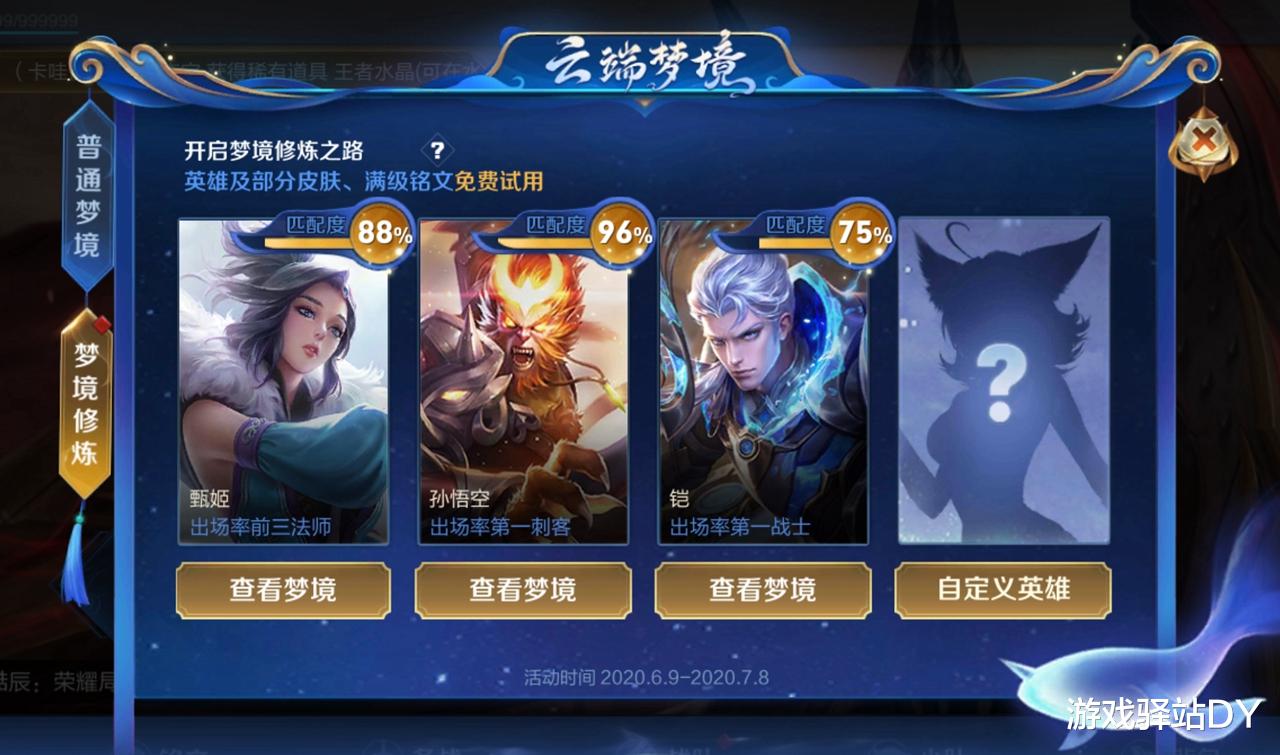Click 查看梦境 under Sun Wukong
The image size is (1280, 755).
coord(523,591)
